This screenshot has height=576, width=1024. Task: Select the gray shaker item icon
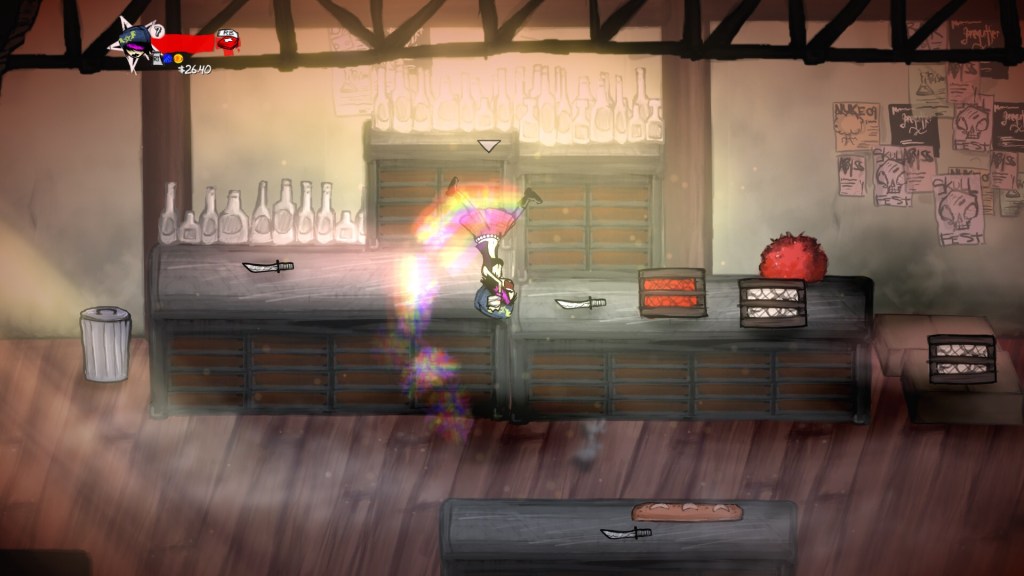[158, 58]
